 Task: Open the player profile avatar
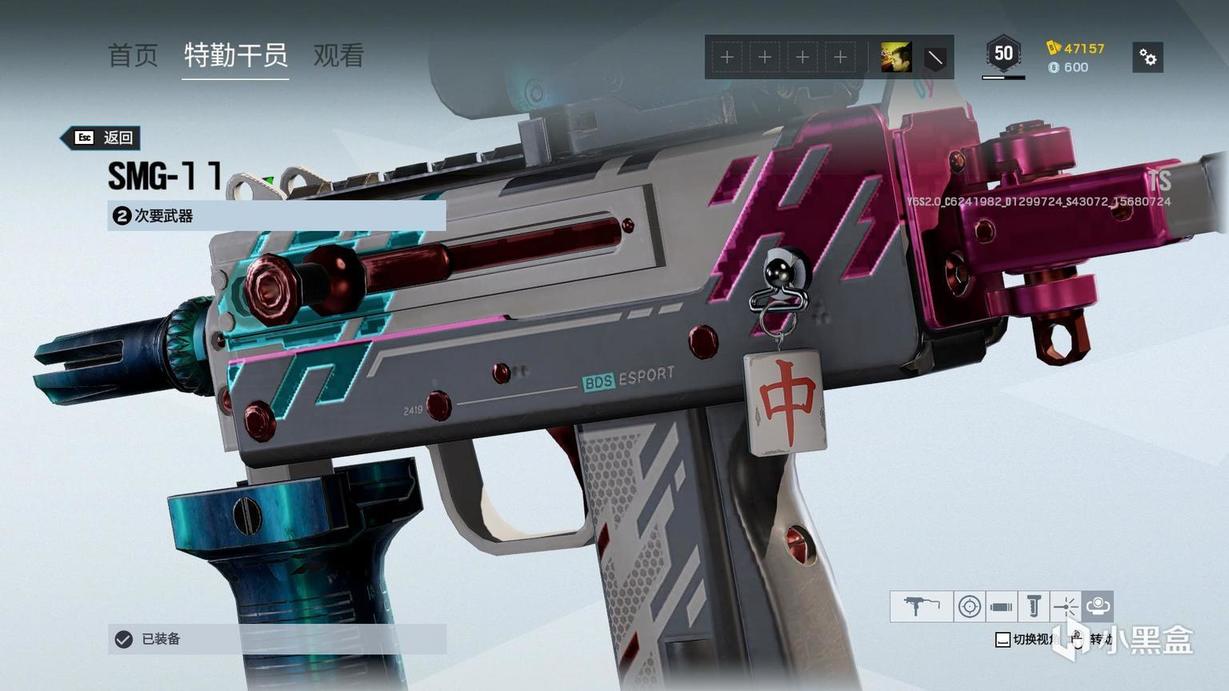click(x=895, y=57)
